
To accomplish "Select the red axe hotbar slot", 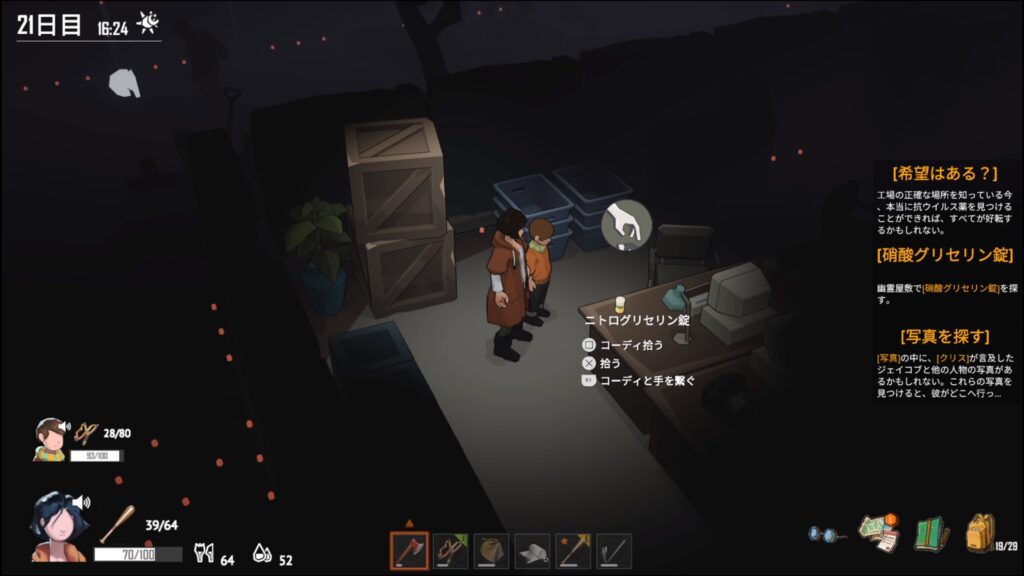I will 409,550.
